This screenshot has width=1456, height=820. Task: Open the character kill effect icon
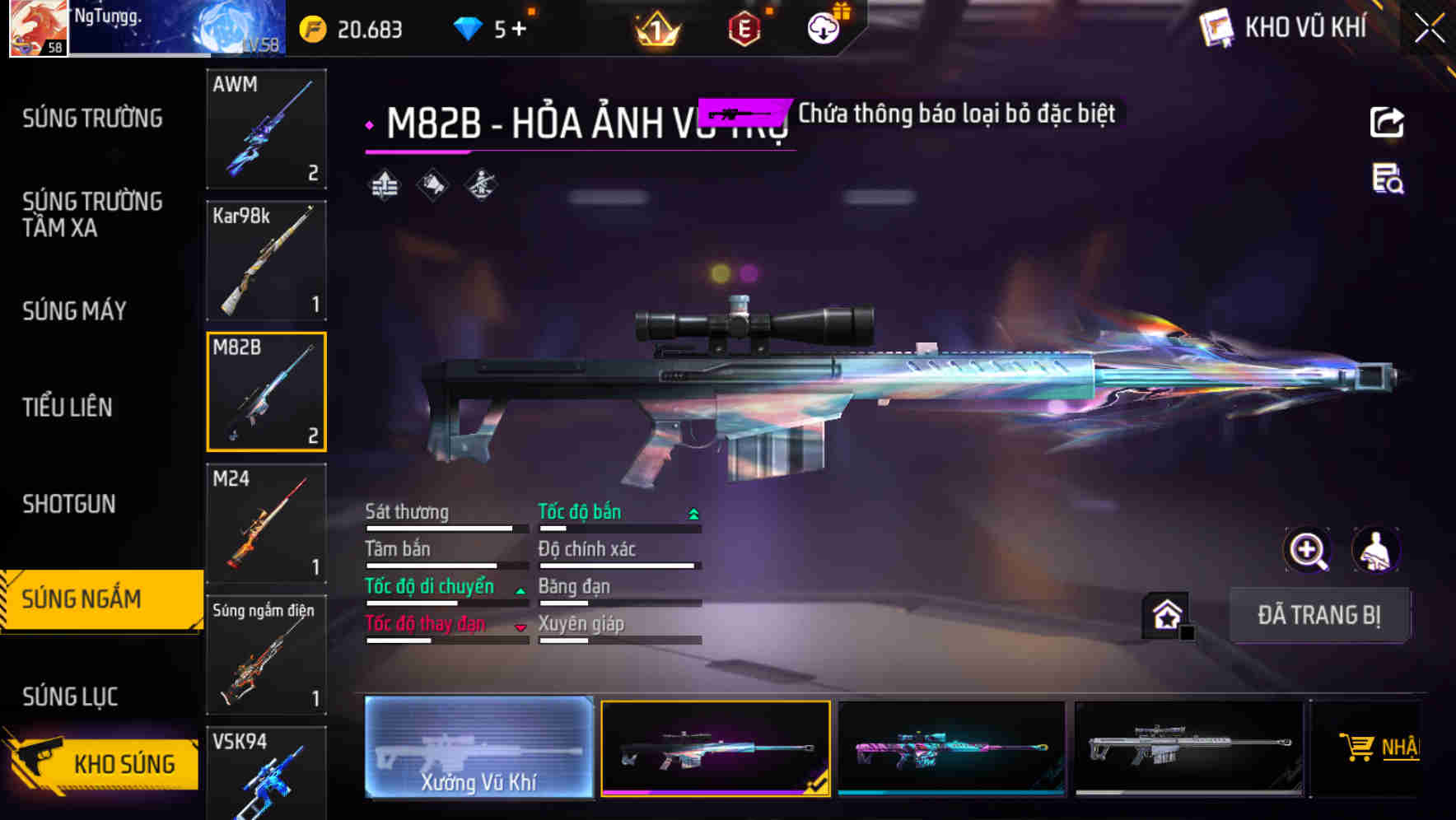[481, 184]
